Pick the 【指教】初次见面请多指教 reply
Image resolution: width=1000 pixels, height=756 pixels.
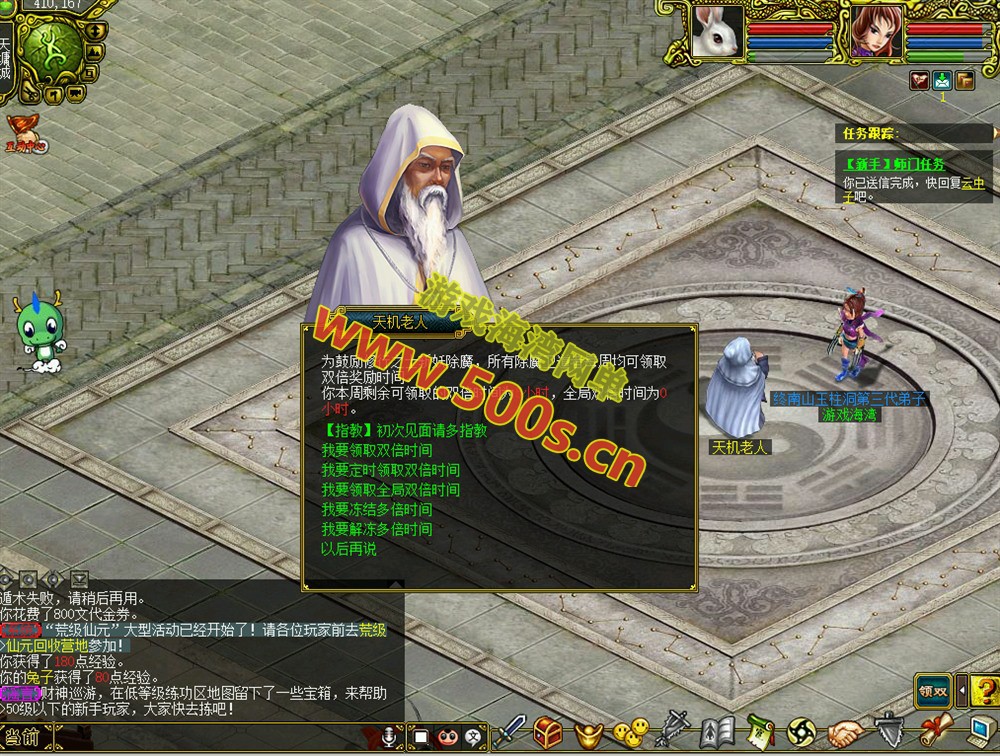pyautogui.click(x=404, y=431)
